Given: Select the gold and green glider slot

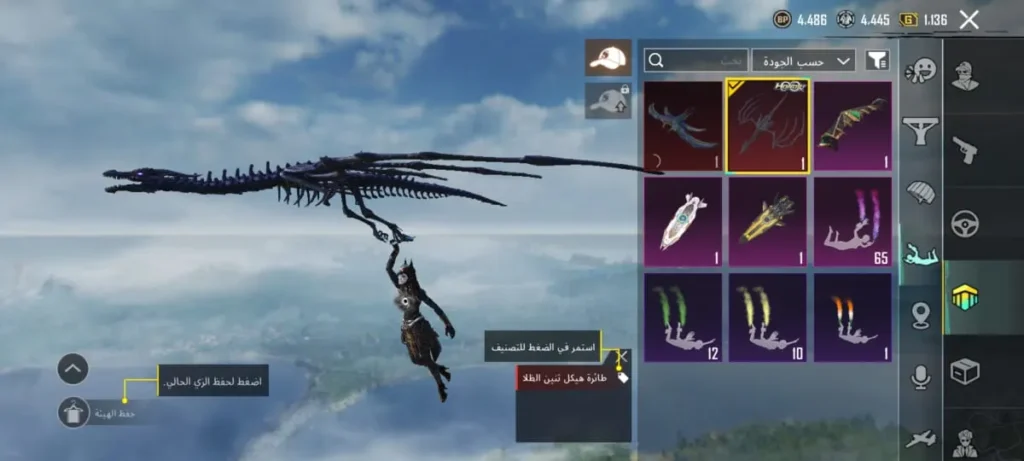Looking at the screenshot, I should [852, 126].
